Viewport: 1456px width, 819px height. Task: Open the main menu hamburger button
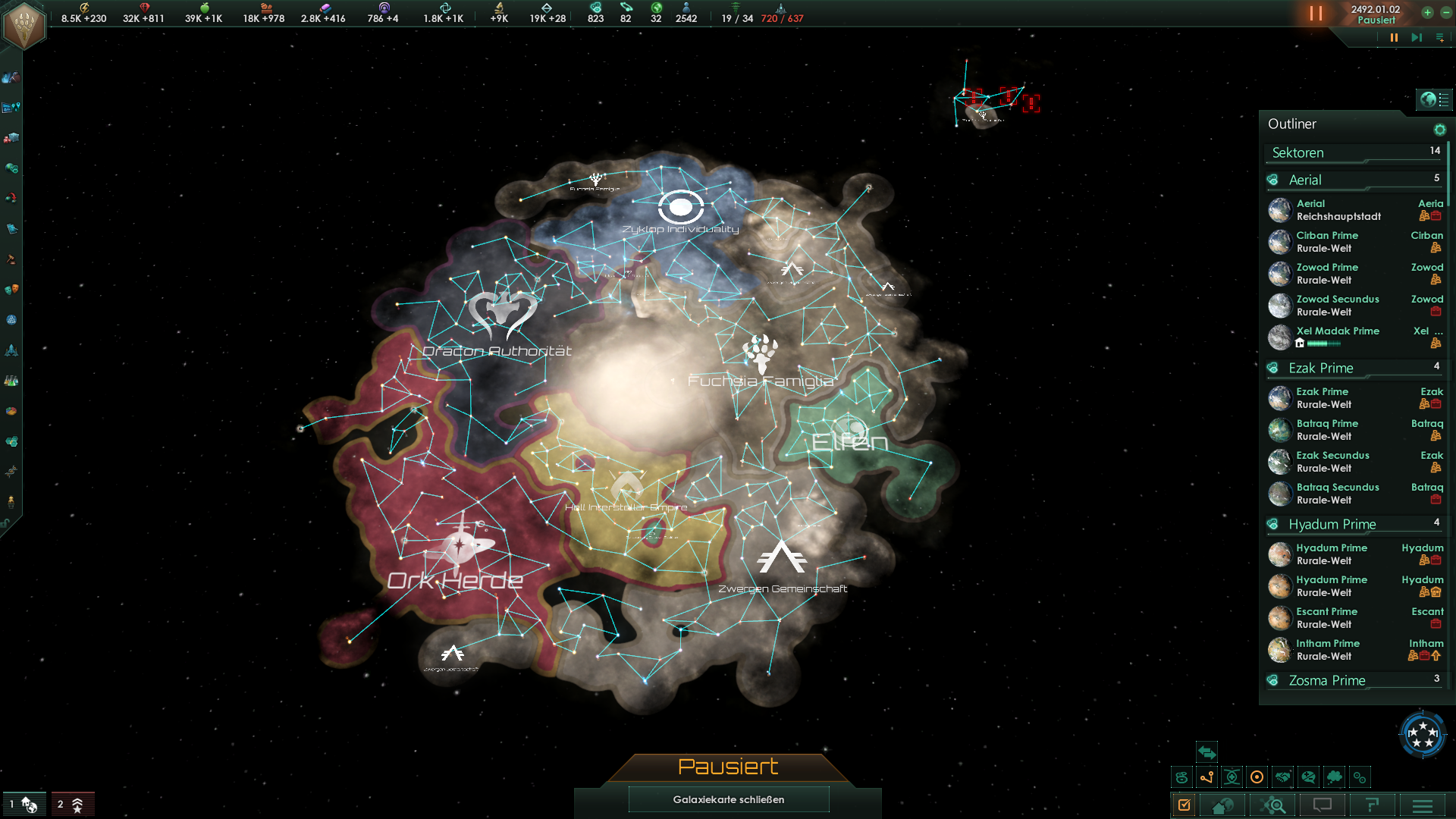point(1423,805)
